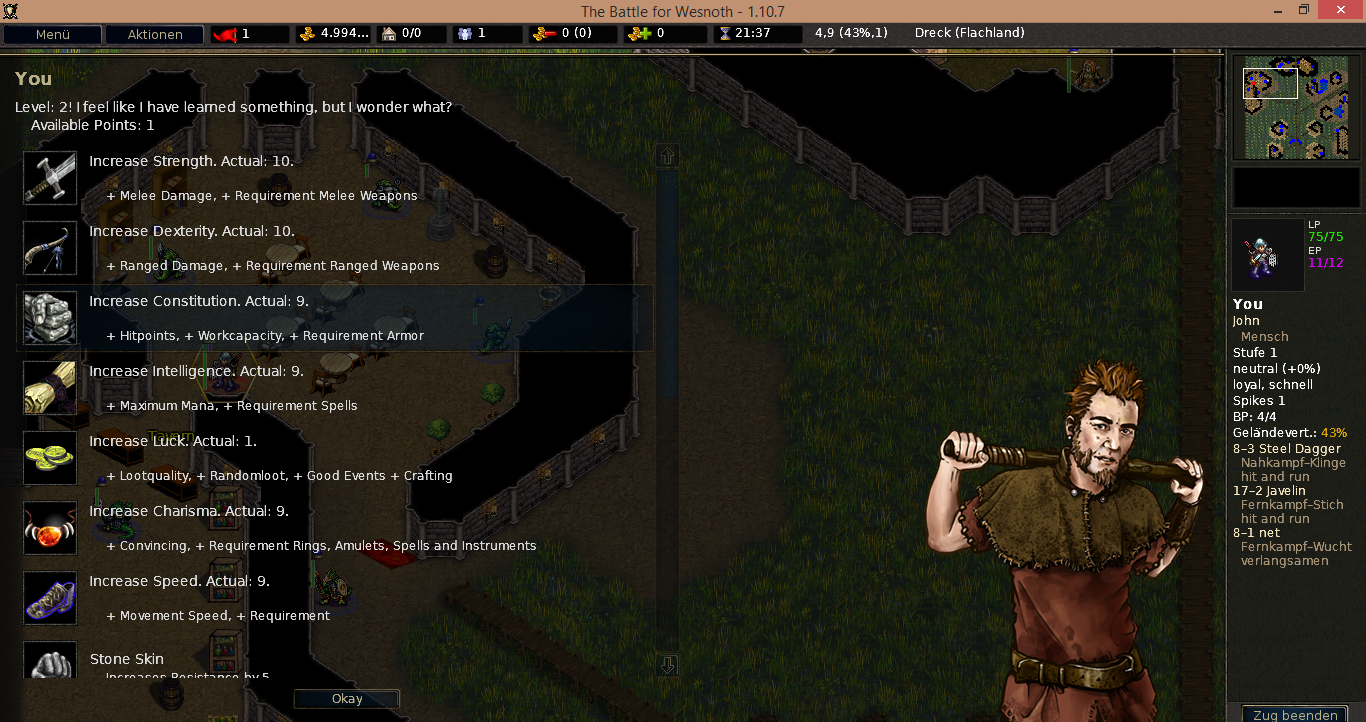Image resolution: width=1366 pixels, height=722 pixels.
Task: Click the minimap
Action: (x=1296, y=108)
